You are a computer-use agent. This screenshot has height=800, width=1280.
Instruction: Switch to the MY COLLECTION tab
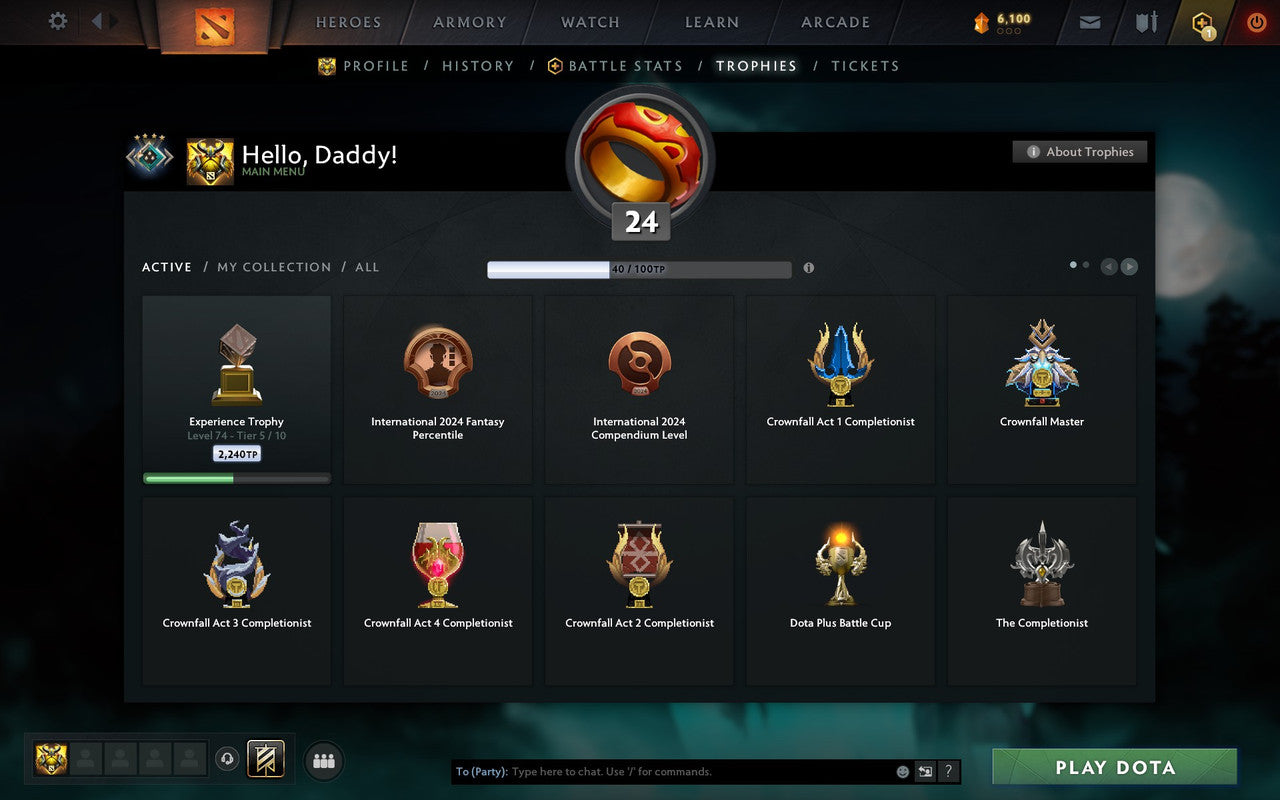tap(274, 267)
